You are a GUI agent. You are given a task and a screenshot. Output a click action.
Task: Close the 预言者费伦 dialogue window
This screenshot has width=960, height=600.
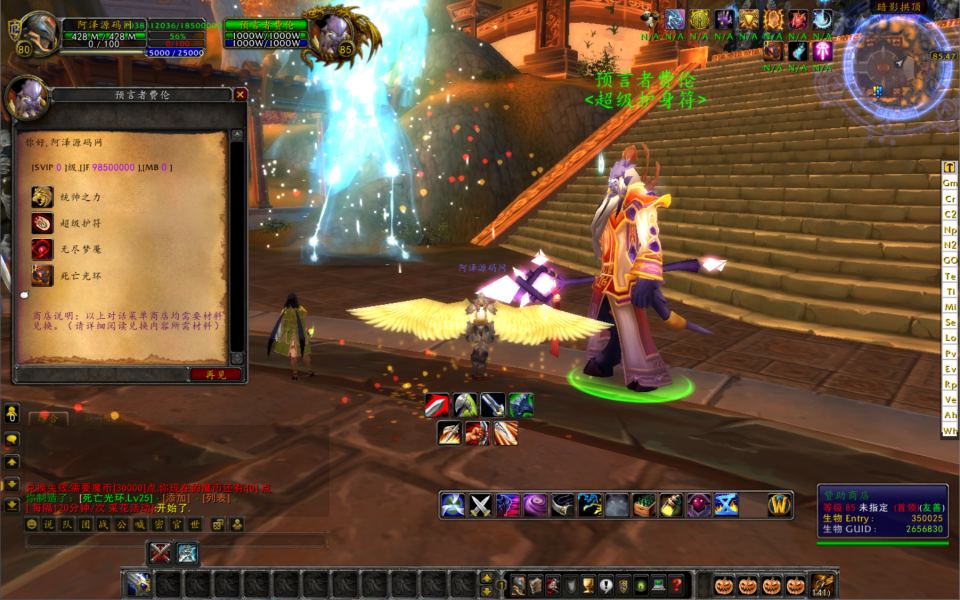click(240, 95)
